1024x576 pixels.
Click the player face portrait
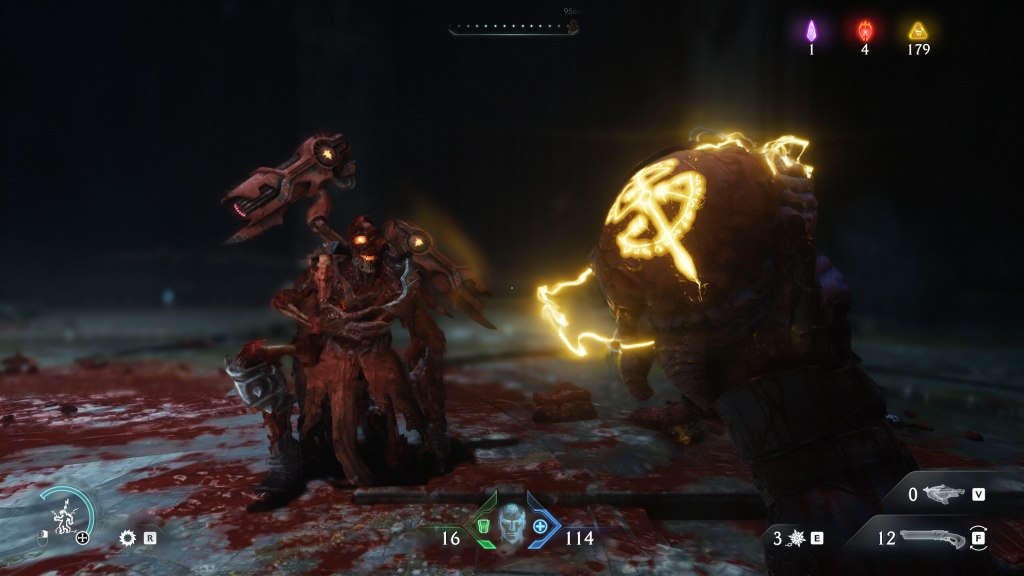pyautogui.click(x=512, y=522)
